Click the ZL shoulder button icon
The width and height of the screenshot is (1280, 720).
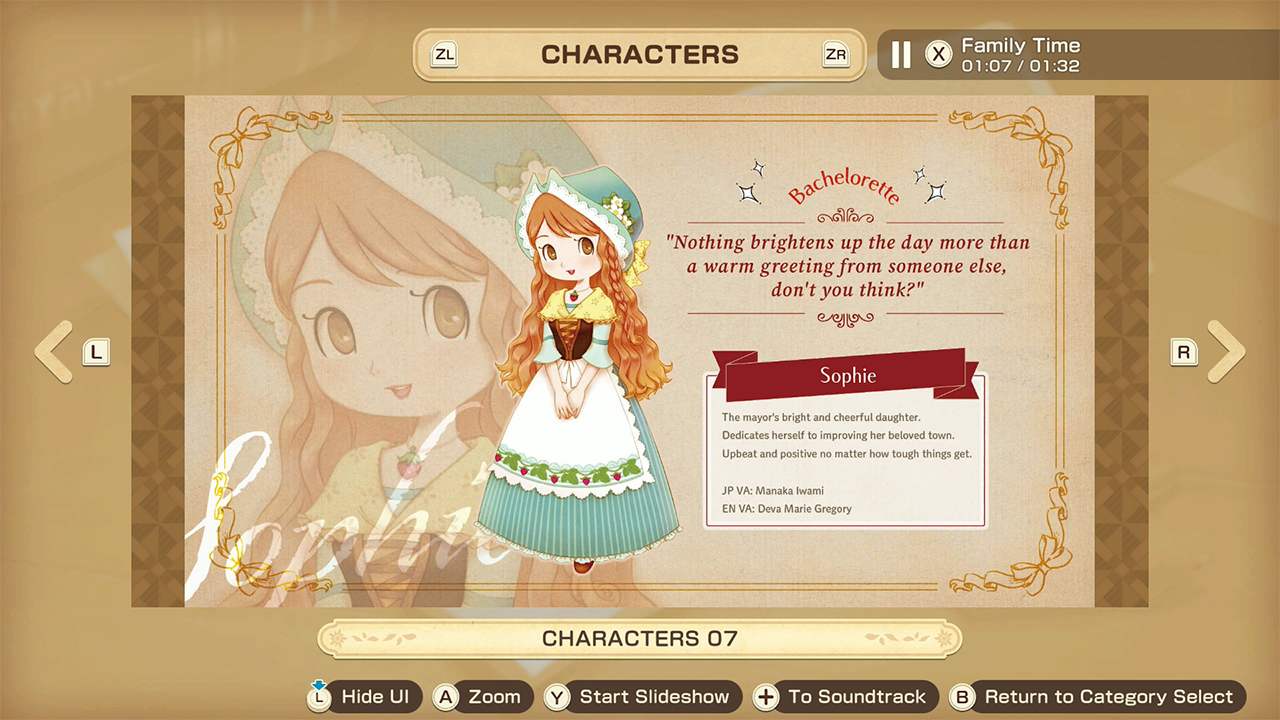click(444, 55)
